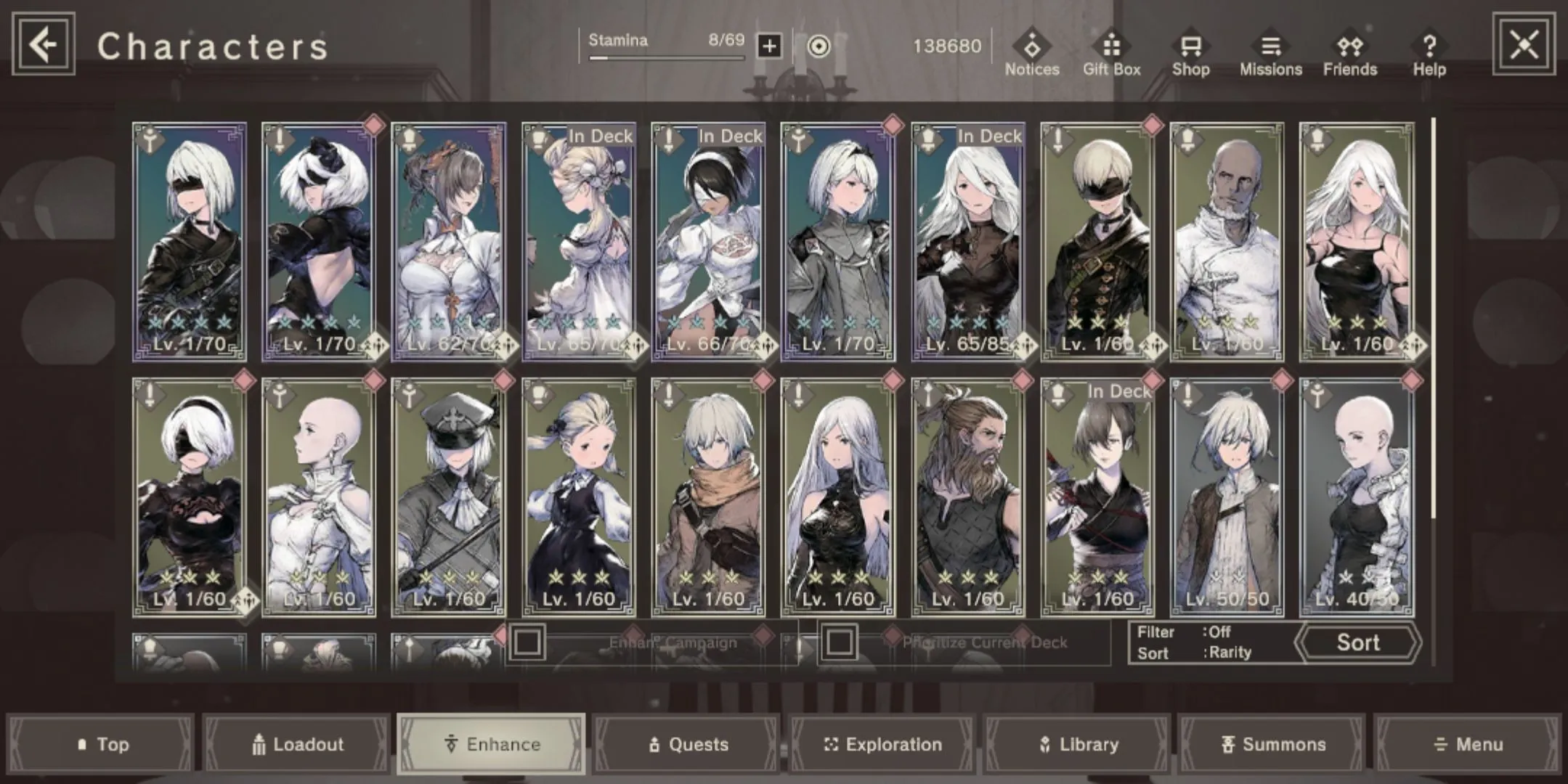The height and width of the screenshot is (784, 1568).
Task: Visit the Shop
Action: [1190, 53]
